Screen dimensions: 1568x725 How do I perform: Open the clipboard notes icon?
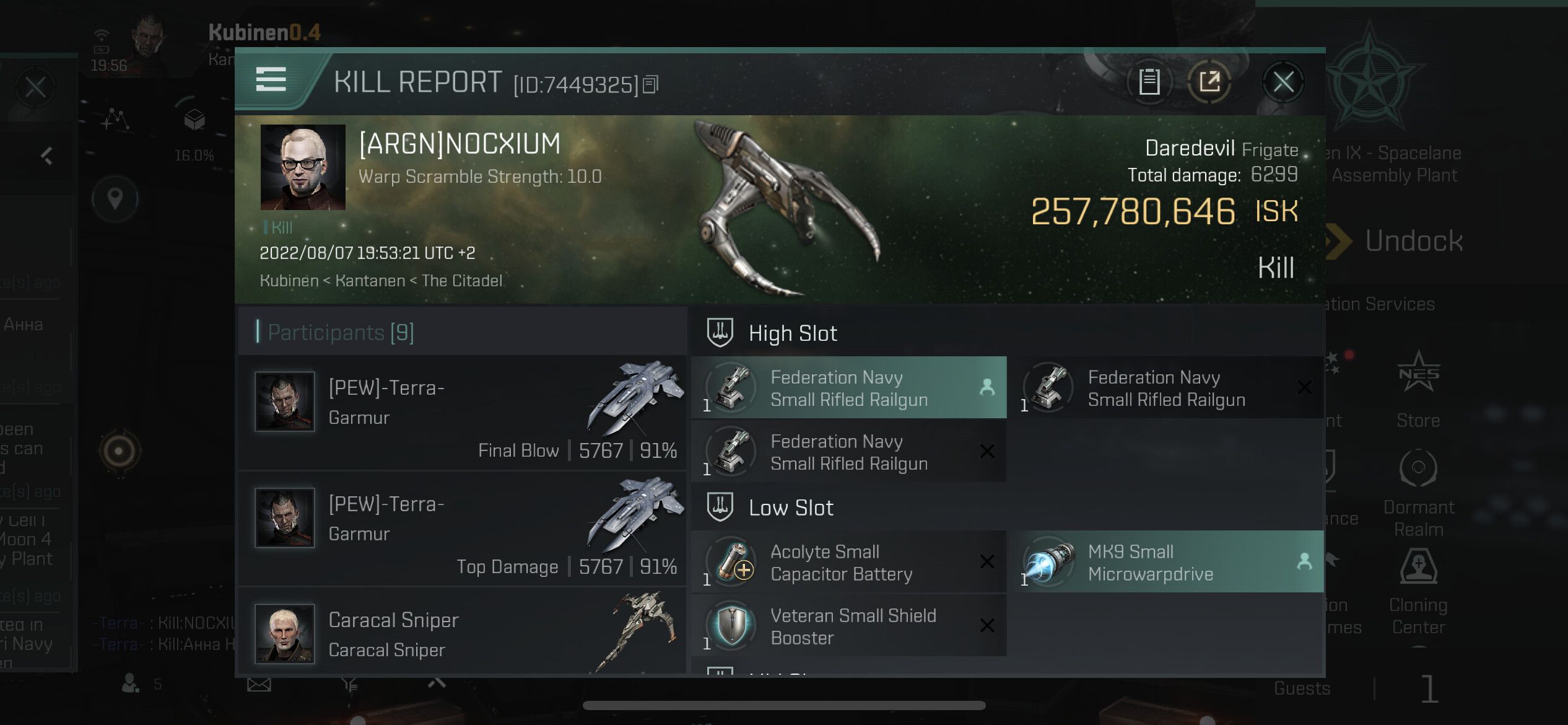coord(1149,82)
